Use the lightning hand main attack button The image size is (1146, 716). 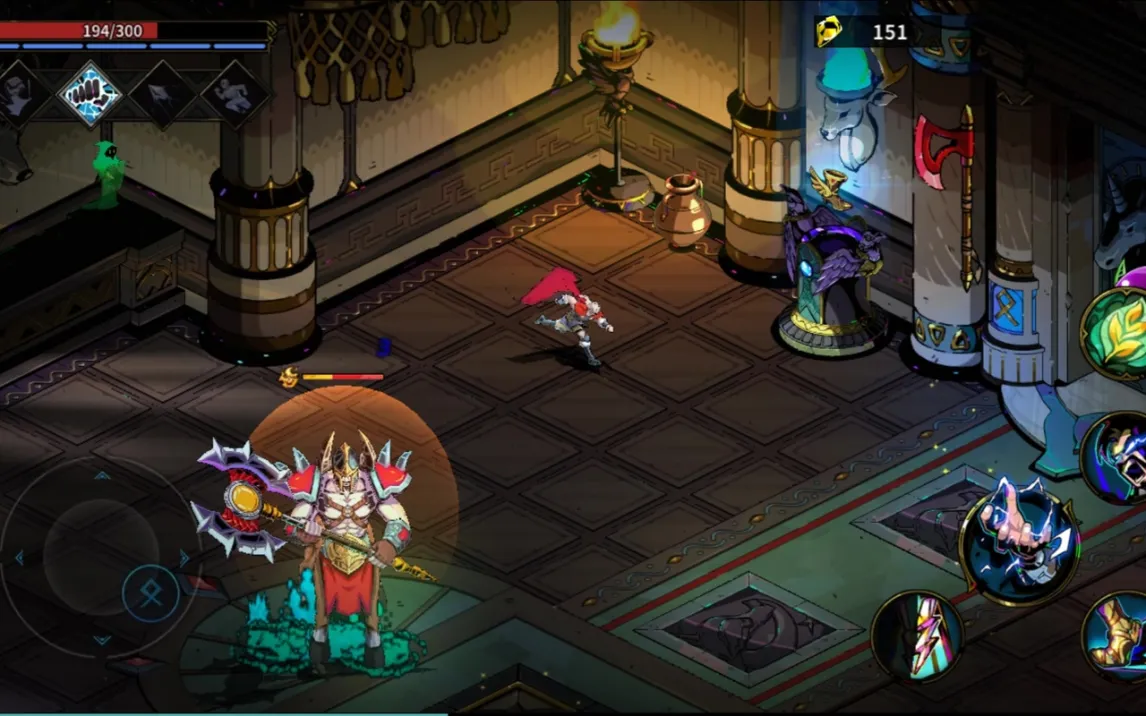(1019, 543)
